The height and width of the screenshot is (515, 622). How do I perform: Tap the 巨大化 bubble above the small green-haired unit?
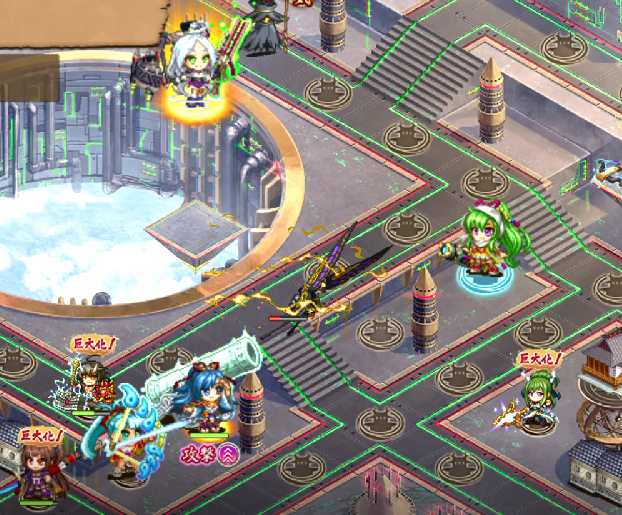click(539, 359)
